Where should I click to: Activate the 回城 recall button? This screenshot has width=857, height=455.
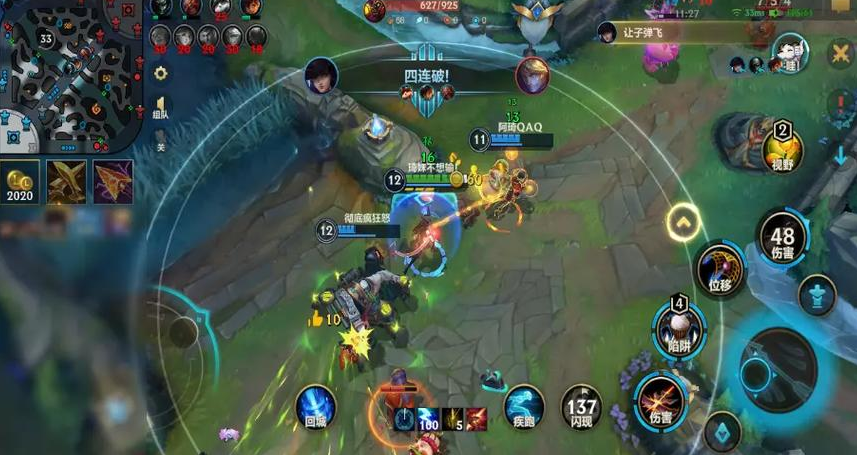point(316,408)
